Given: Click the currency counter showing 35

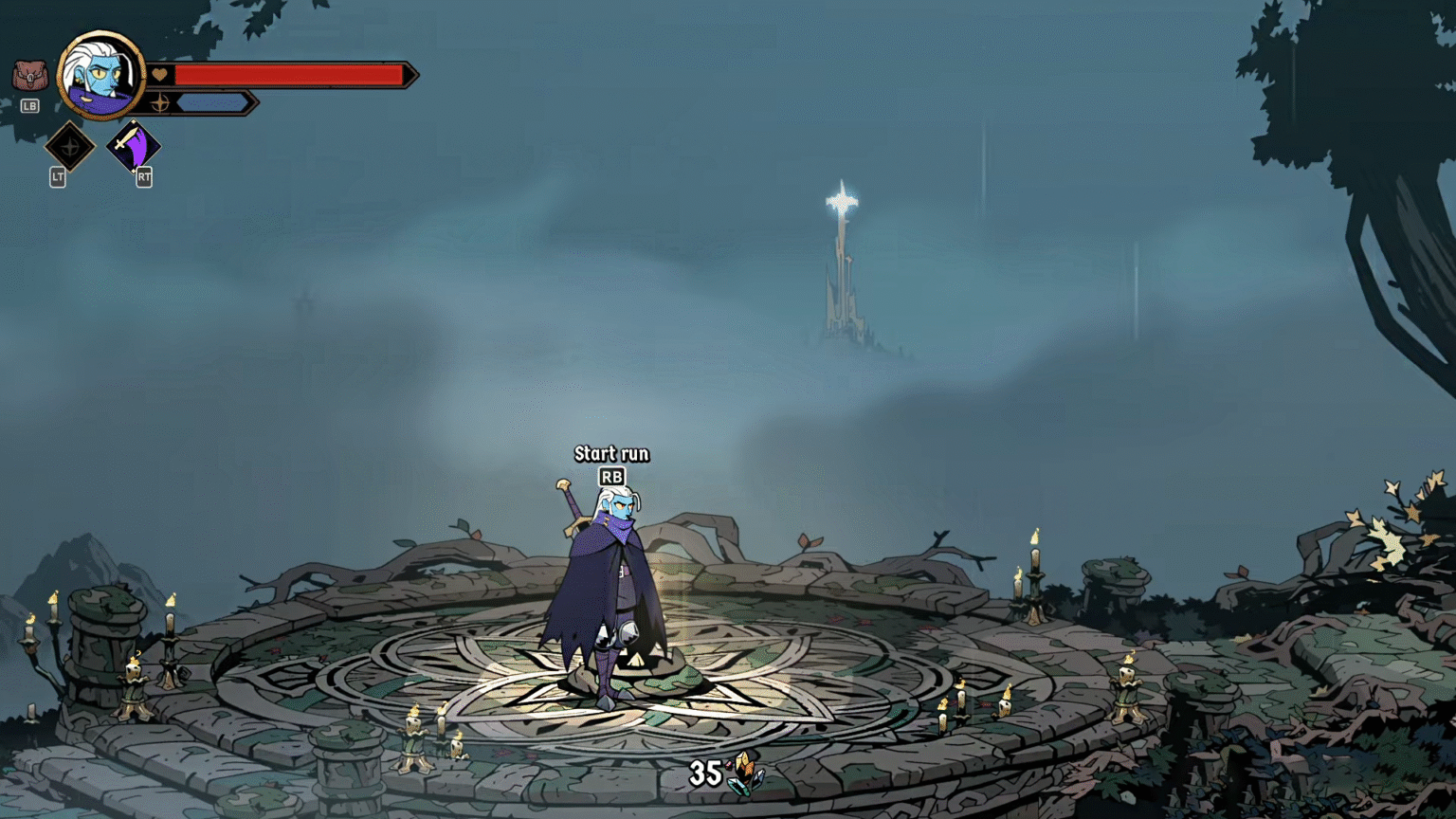Looking at the screenshot, I should 706,772.
